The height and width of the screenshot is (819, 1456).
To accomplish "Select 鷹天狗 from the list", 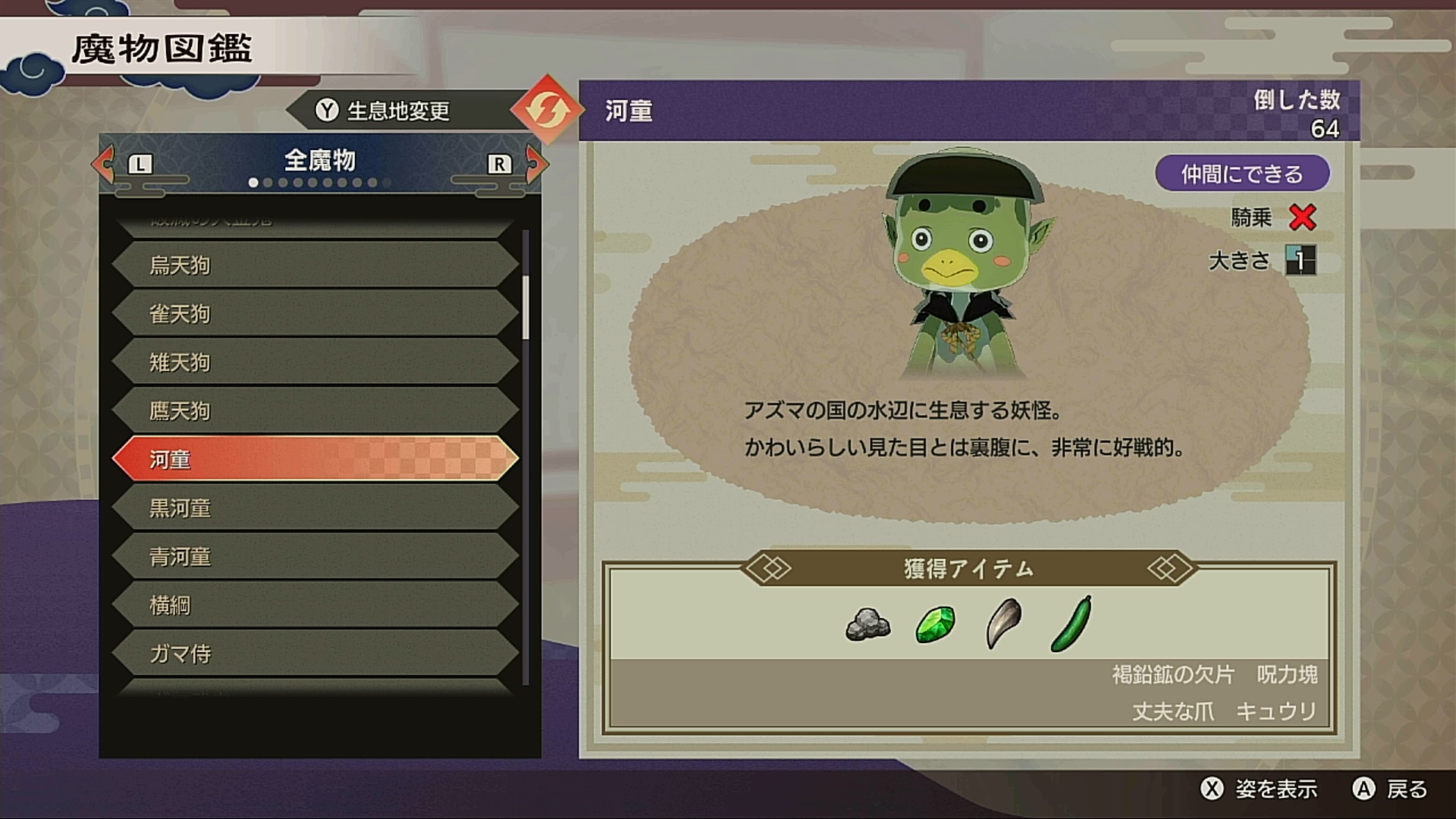I will click(x=315, y=410).
